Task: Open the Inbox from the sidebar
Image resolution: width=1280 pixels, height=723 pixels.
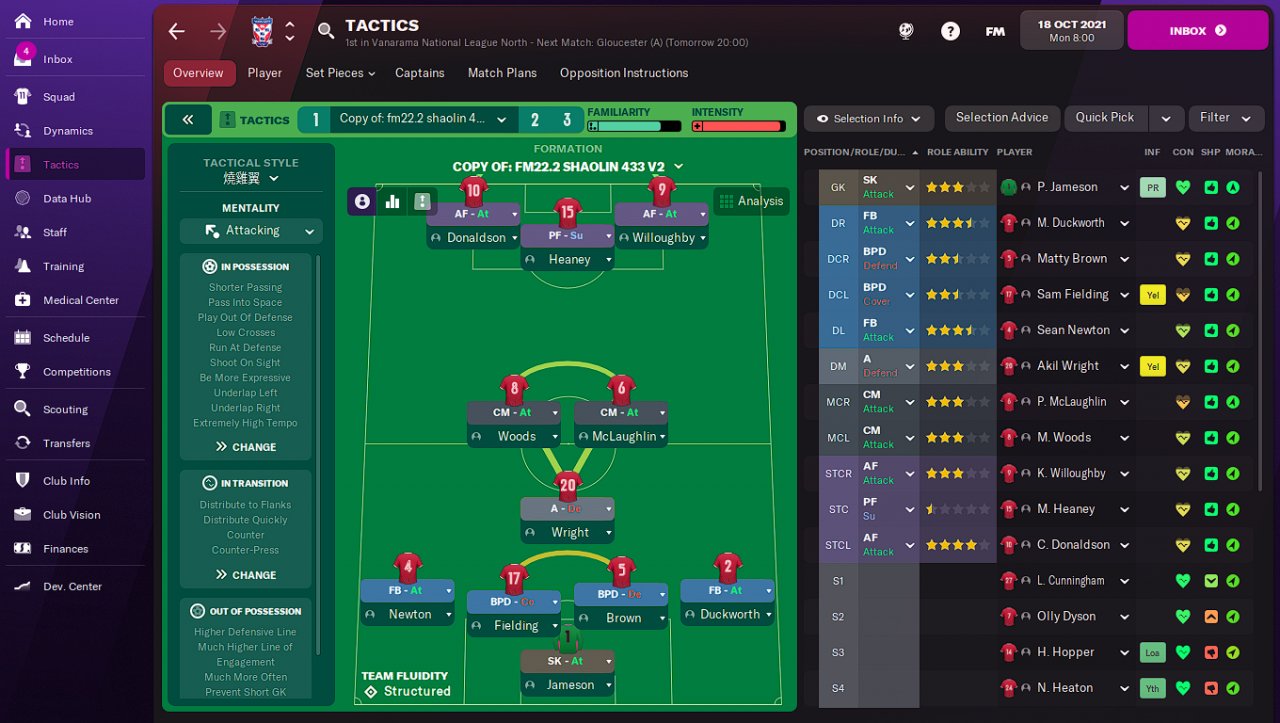Action: click(57, 59)
